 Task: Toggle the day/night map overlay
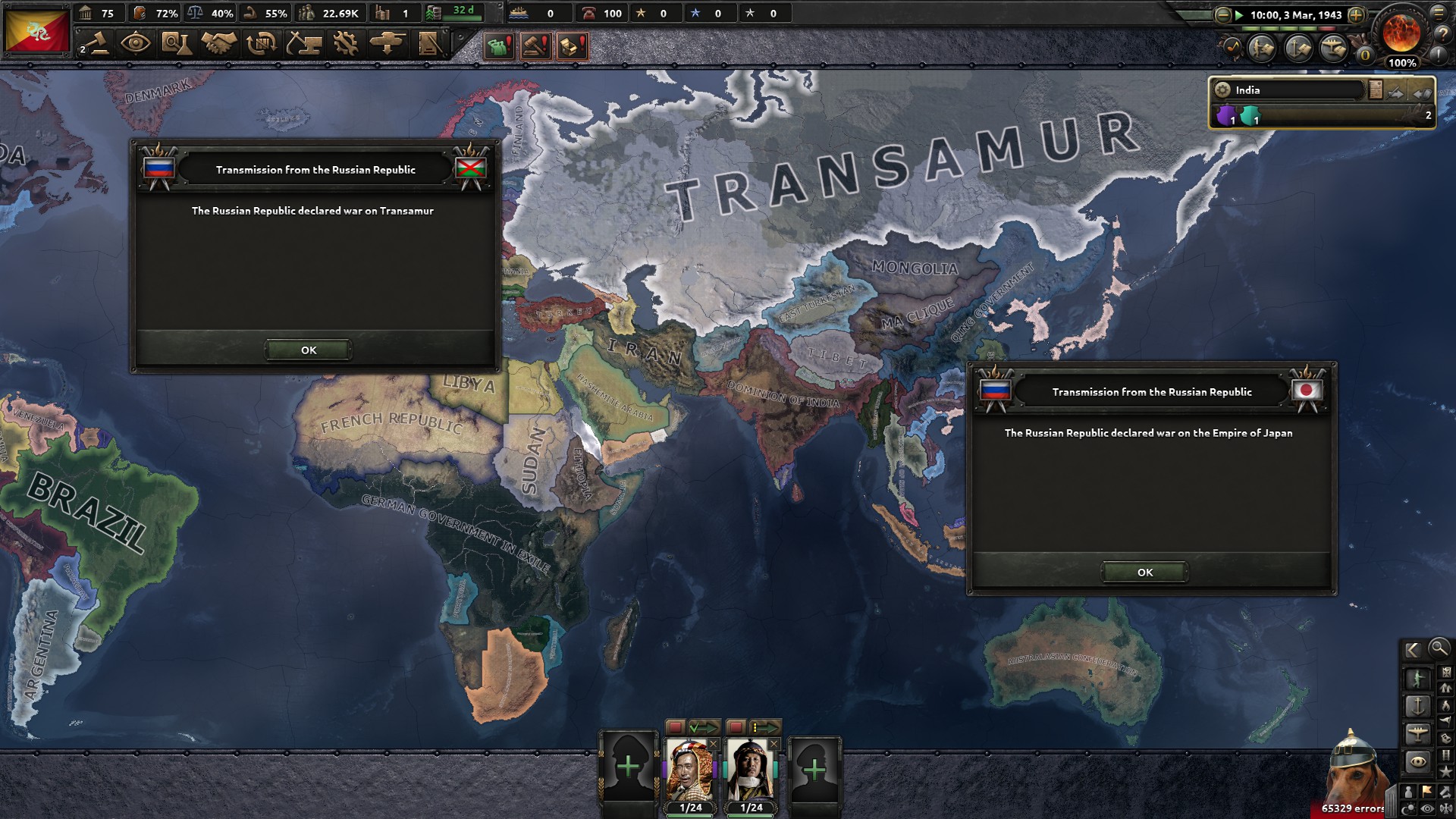tap(1408, 808)
